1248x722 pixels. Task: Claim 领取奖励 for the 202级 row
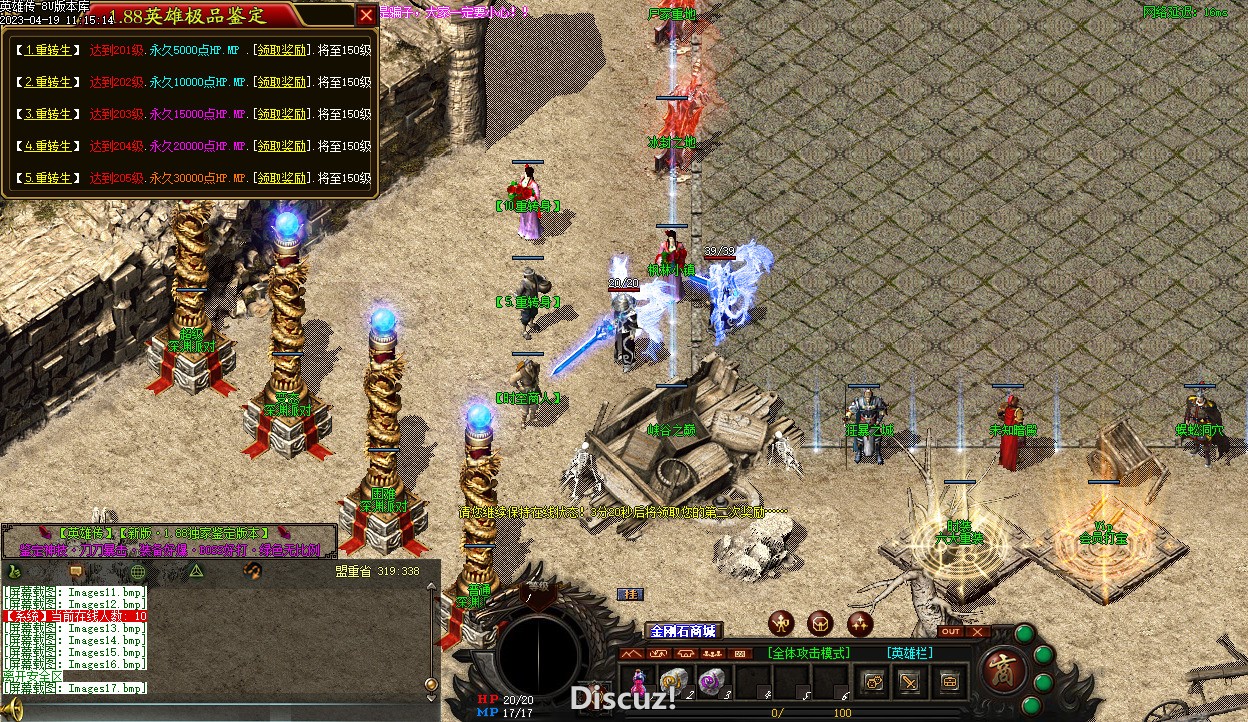(280, 82)
